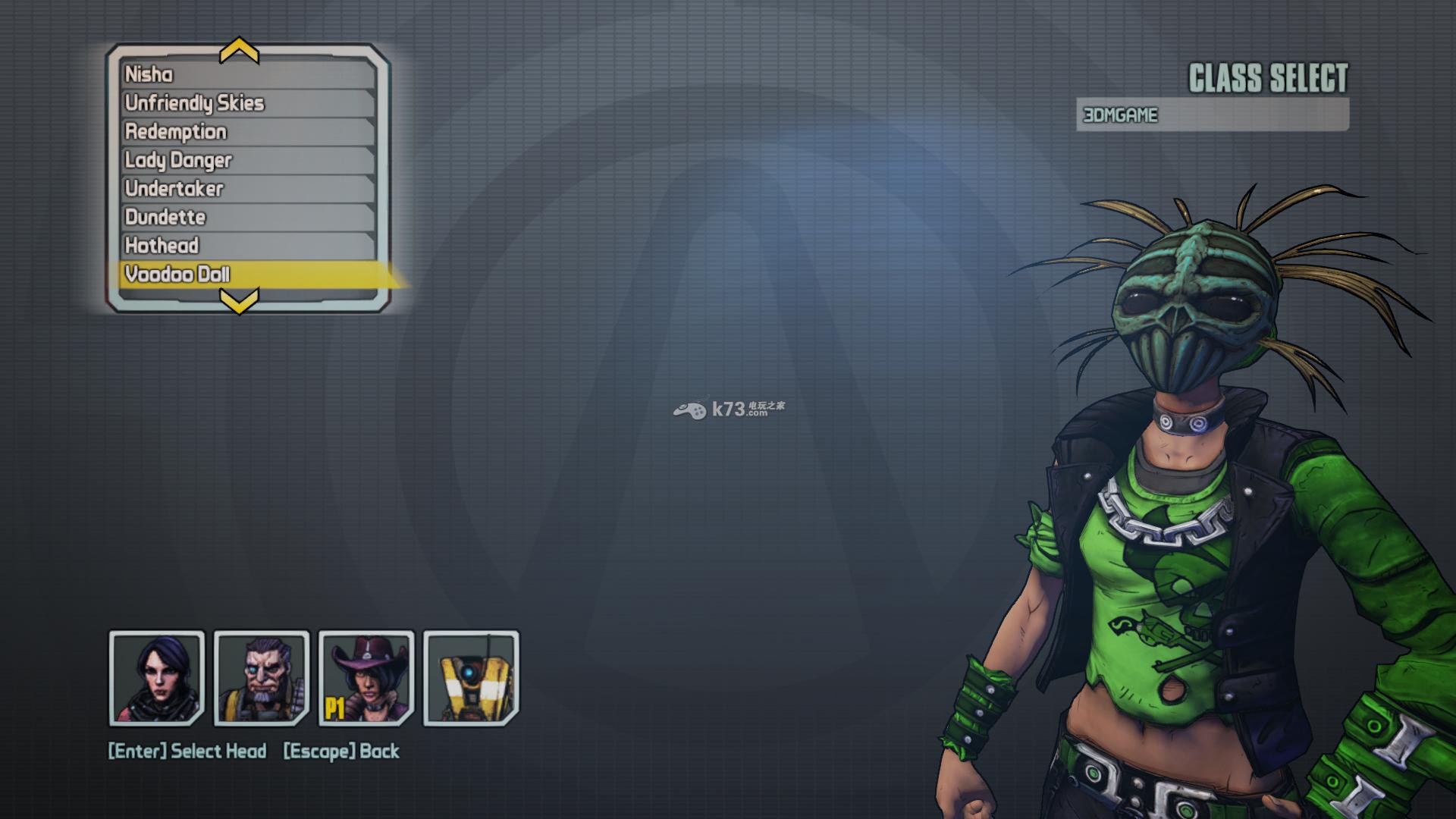Go back using the Back label

tap(341, 752)
